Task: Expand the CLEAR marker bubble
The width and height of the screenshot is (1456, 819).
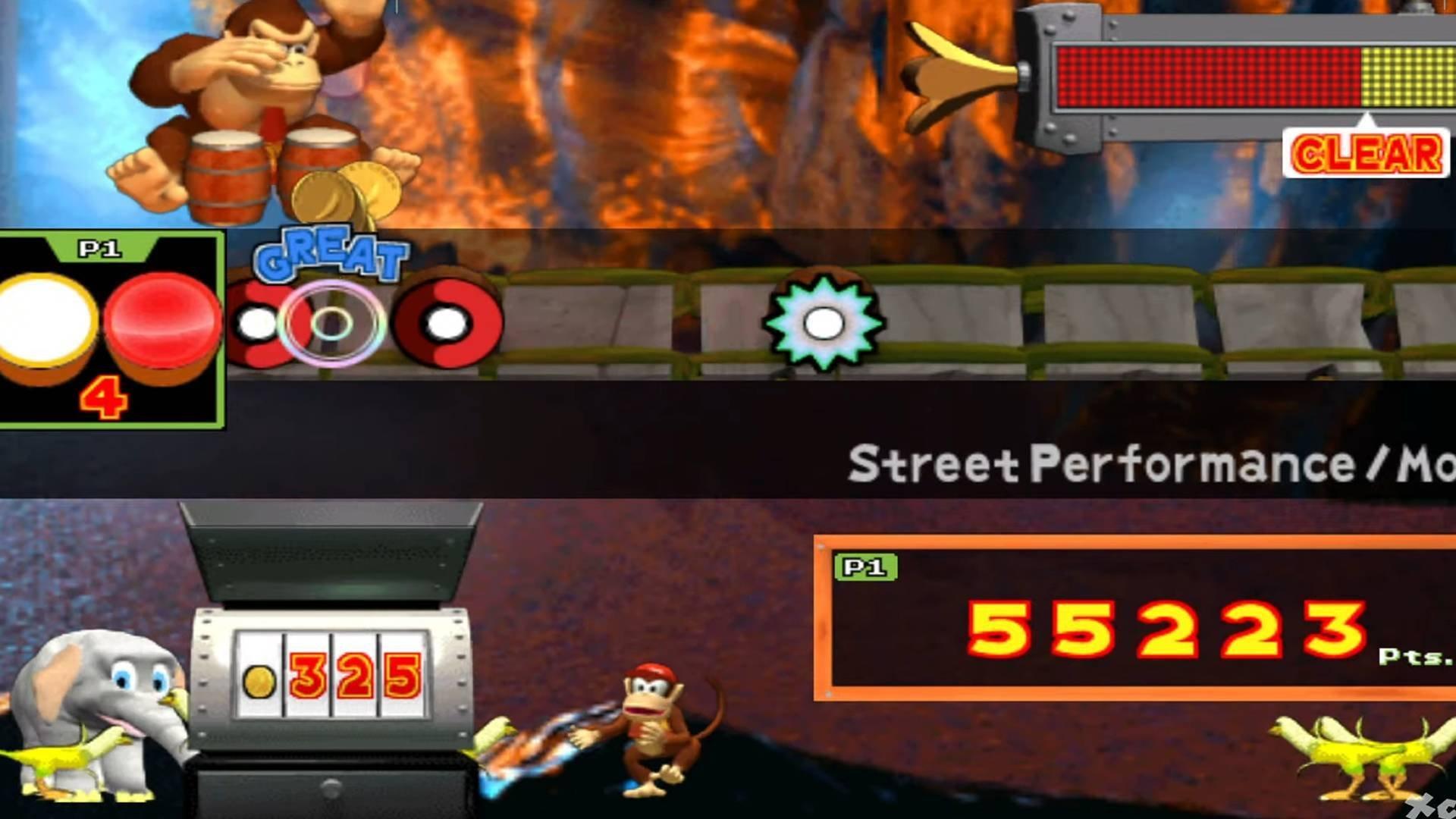Action: [1365, 154]
